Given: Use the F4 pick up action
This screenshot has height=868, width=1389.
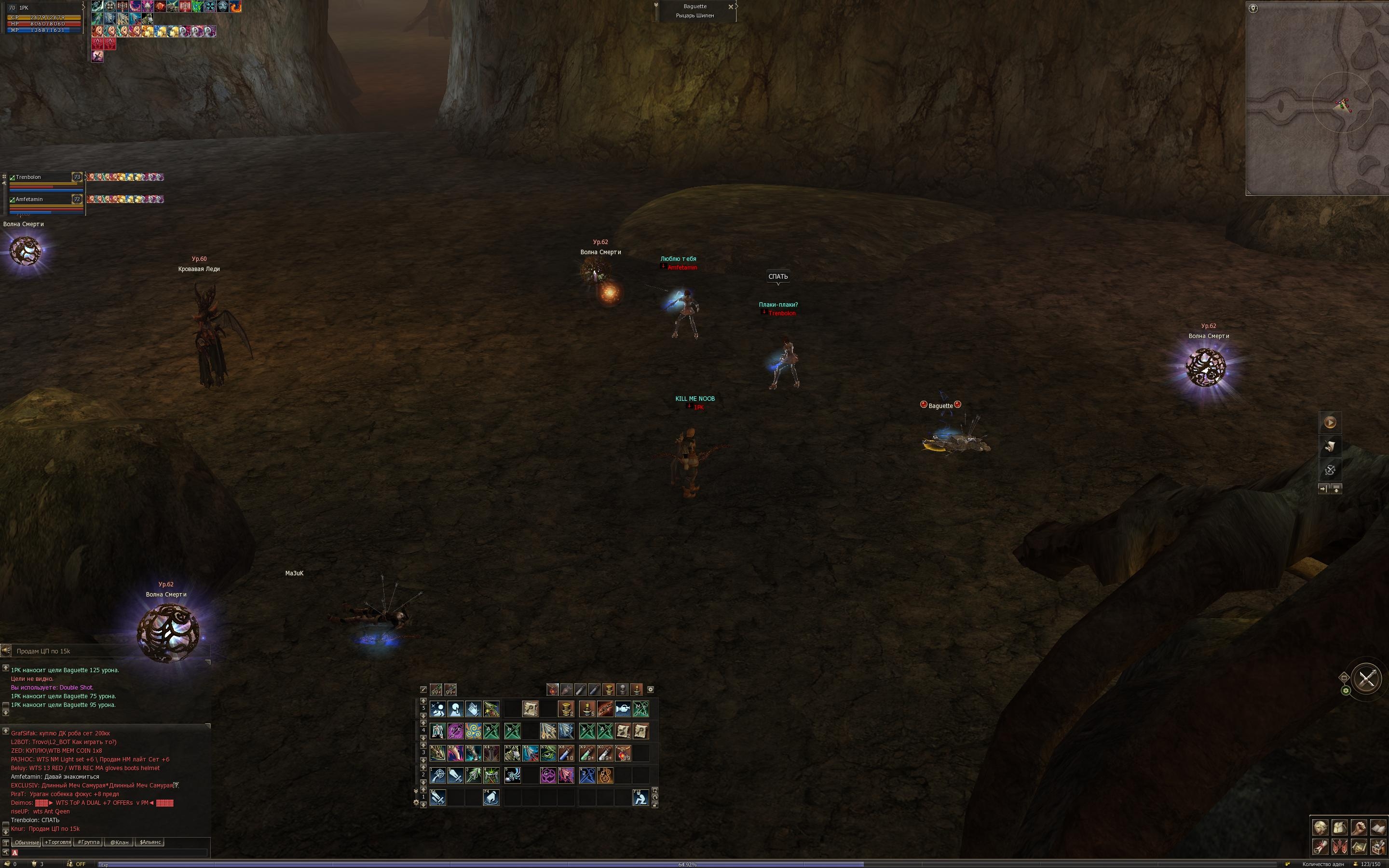Looking at the screenshot, I should click(491, 798).
